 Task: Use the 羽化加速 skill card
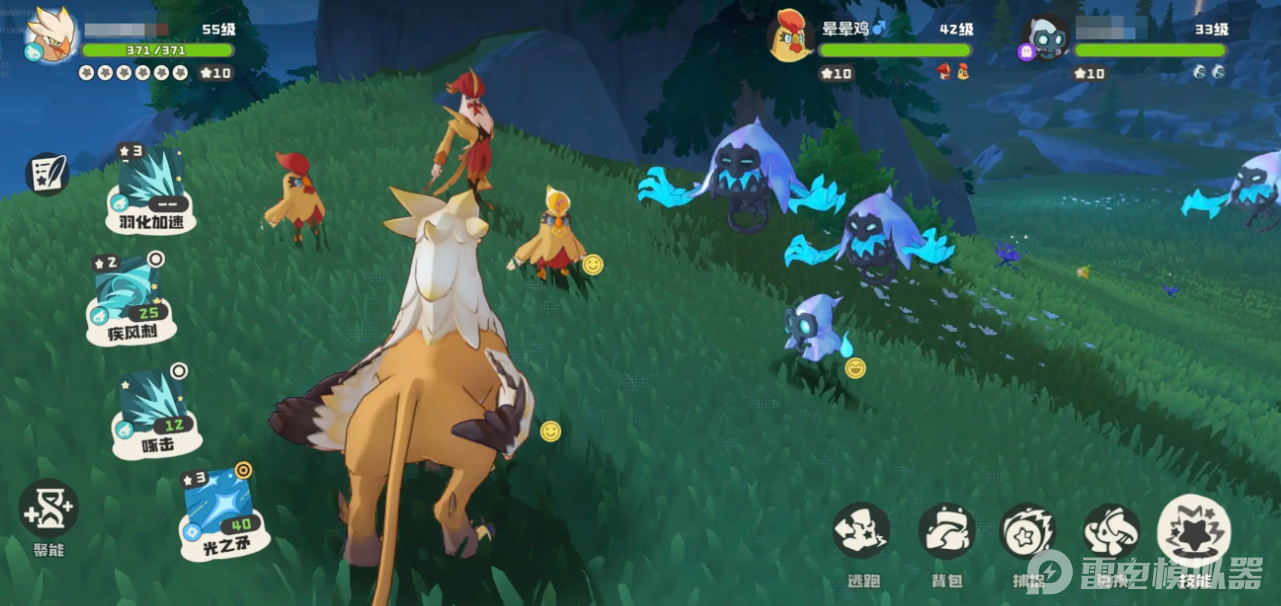151,188
